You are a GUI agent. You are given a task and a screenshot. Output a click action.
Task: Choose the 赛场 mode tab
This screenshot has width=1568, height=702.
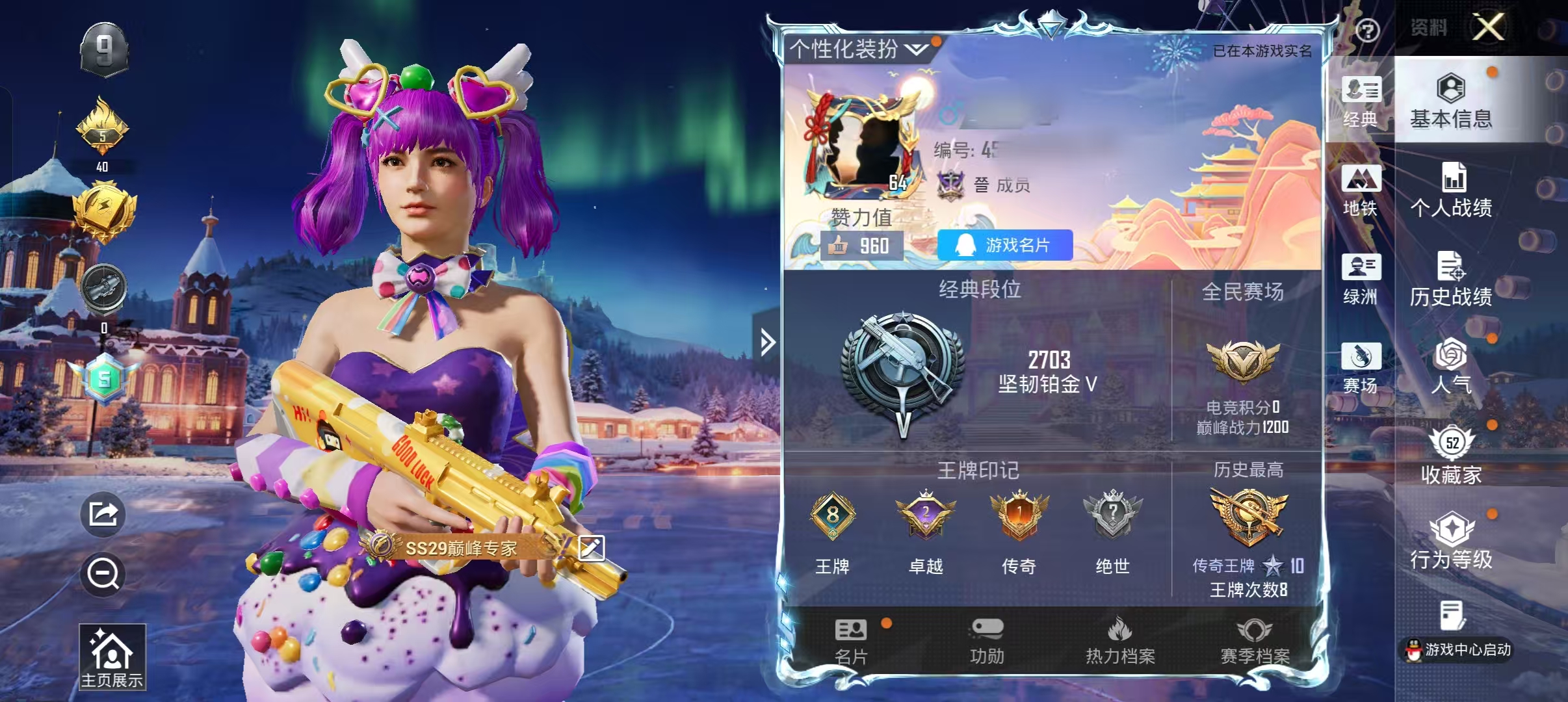click(x=1361, y=368)
